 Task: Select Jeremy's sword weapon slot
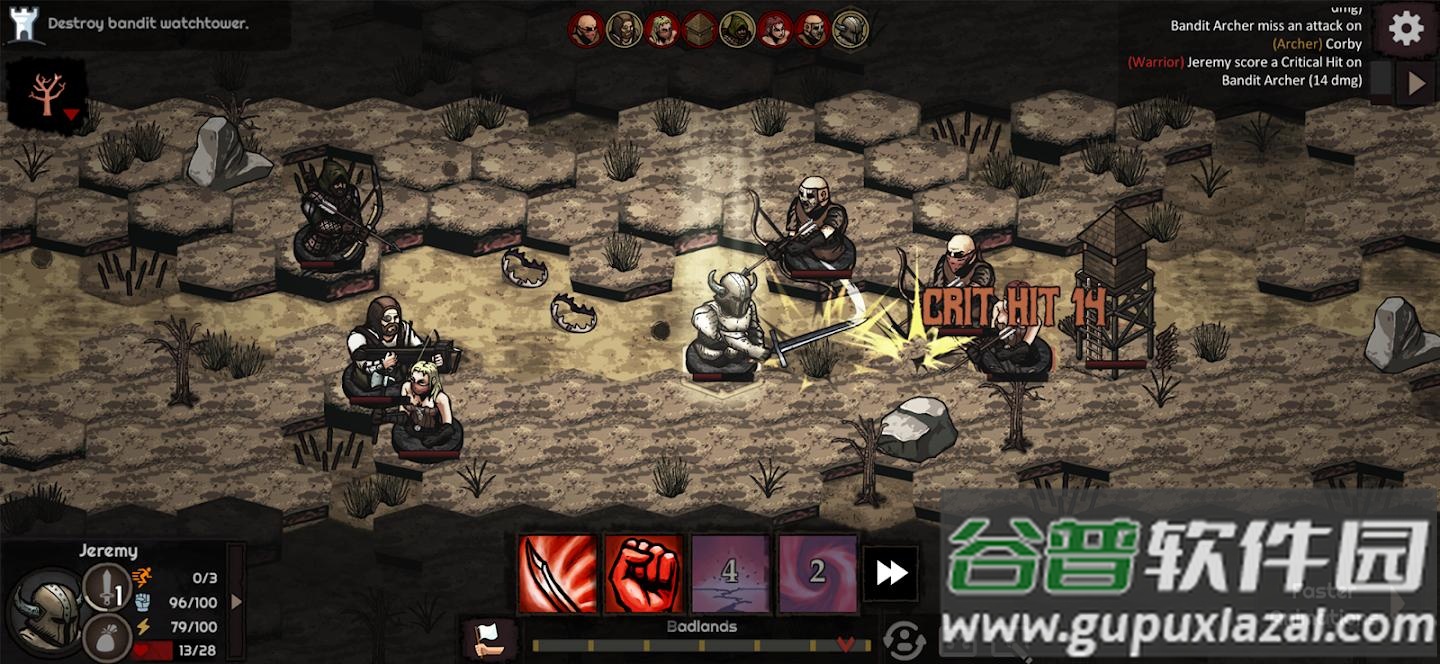(106, 587)
